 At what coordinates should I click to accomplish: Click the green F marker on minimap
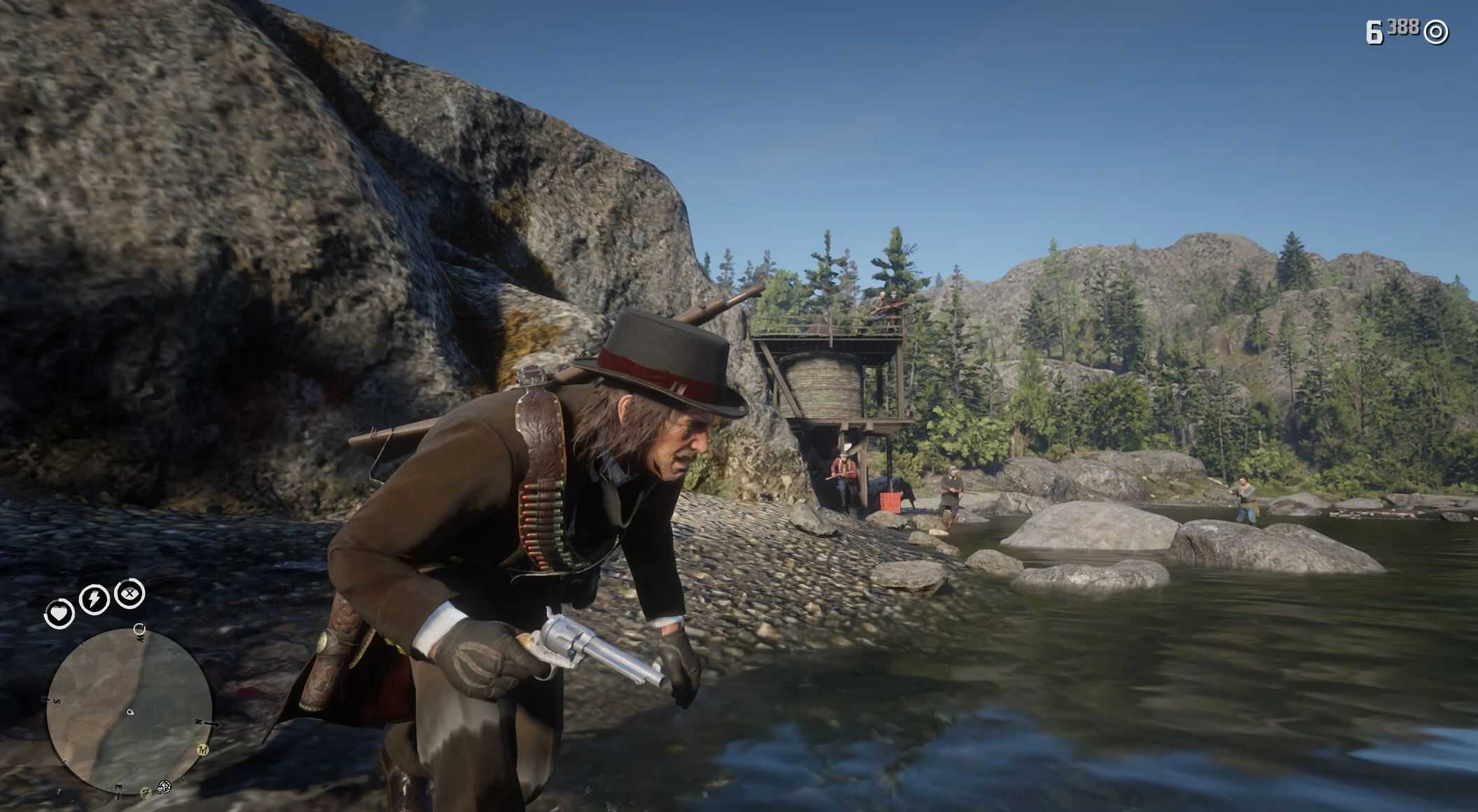click(146, 793)
